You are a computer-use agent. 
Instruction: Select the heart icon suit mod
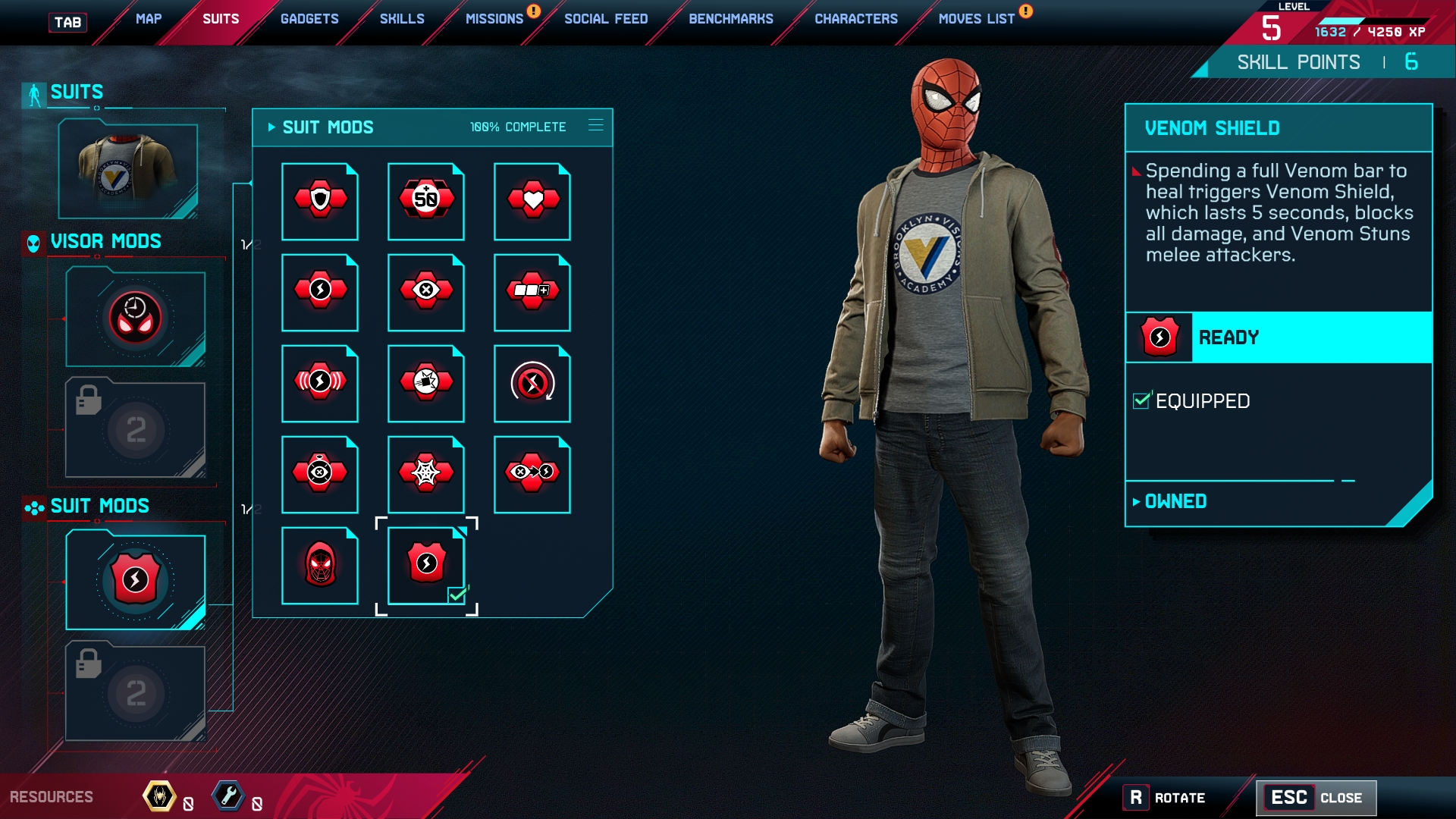coord(532,201)
